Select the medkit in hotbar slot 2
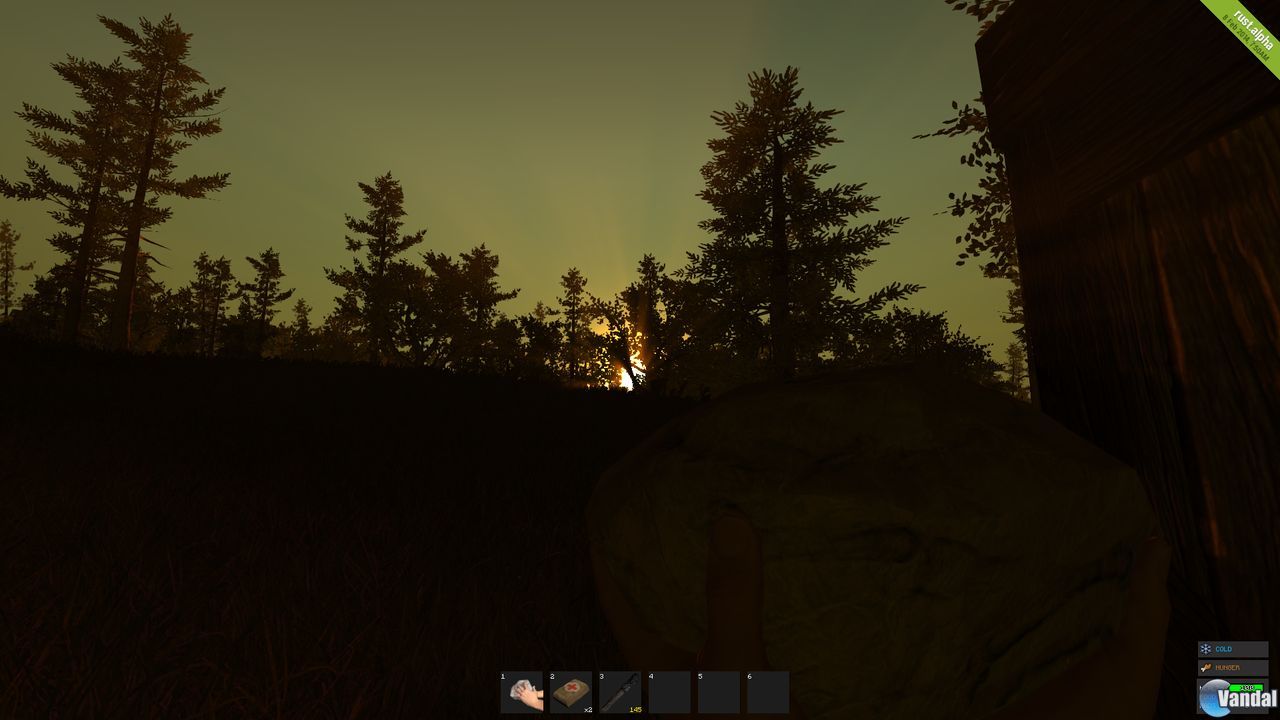Screen dimensions: 1280x720 tap(571, 690)
